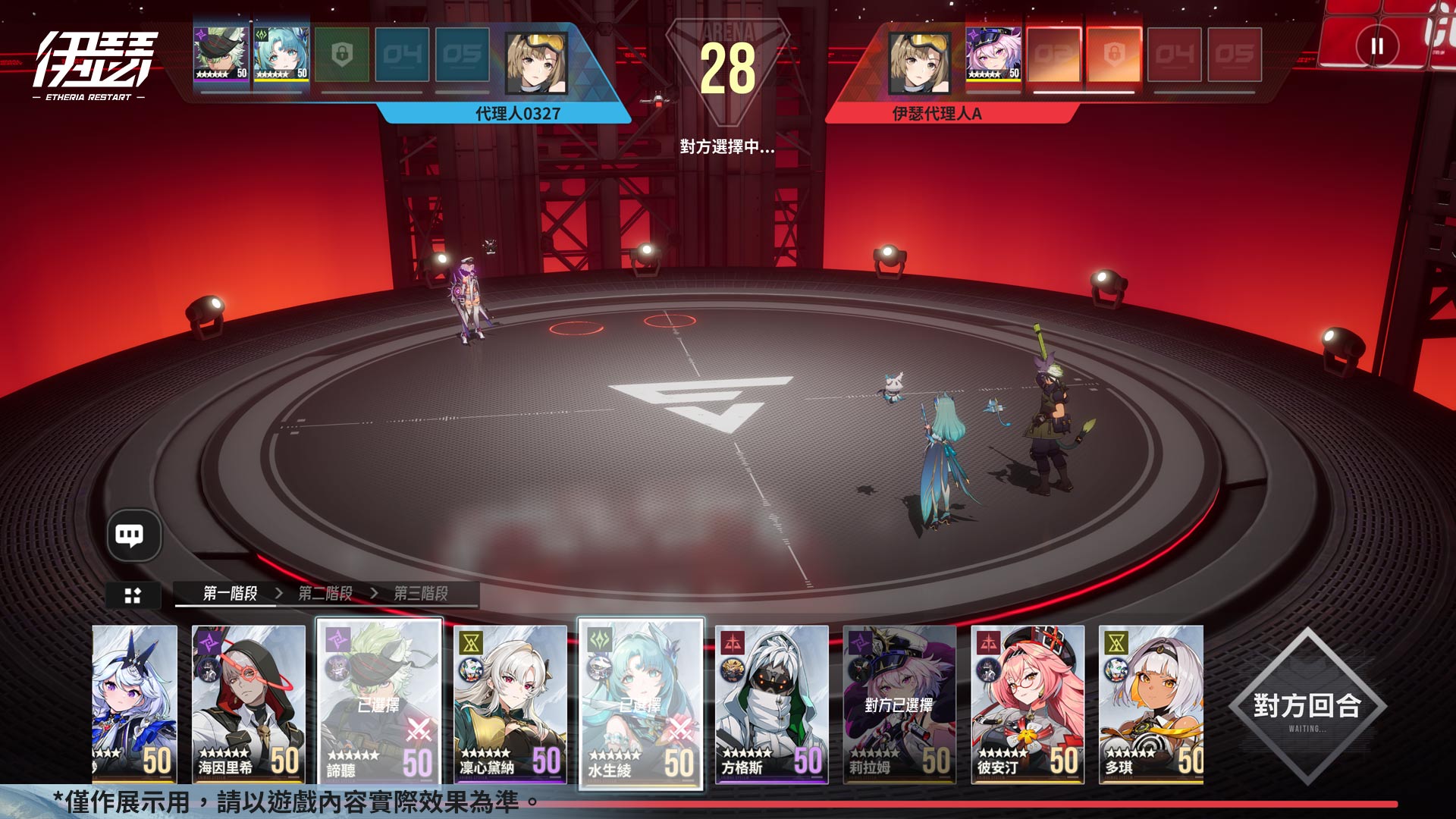The image size is (1456, 819).
Task: Switch to the 第一階段 tab
Action: 231,593
